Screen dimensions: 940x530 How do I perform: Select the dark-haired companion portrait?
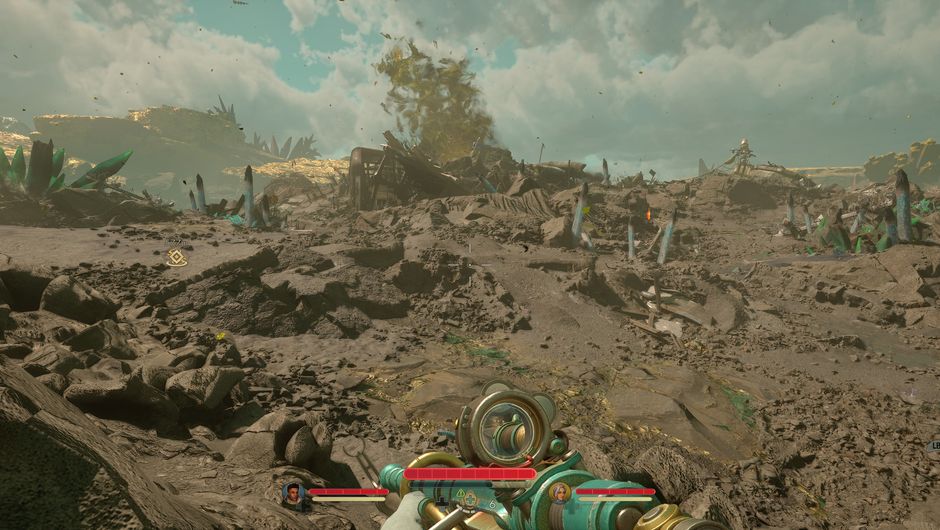[292, 492]
